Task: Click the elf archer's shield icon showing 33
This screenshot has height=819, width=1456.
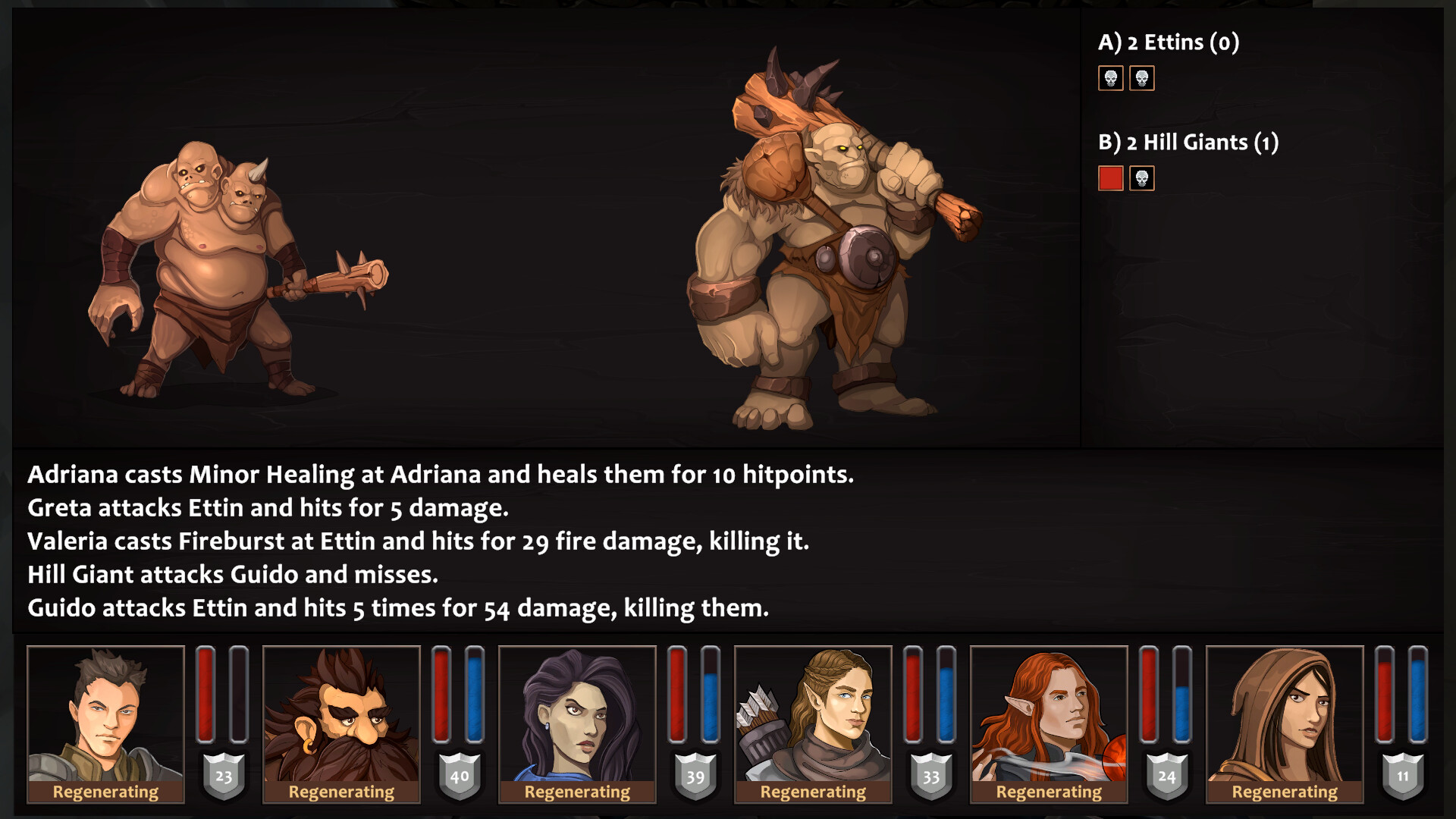Action: (x=930, y=776)
